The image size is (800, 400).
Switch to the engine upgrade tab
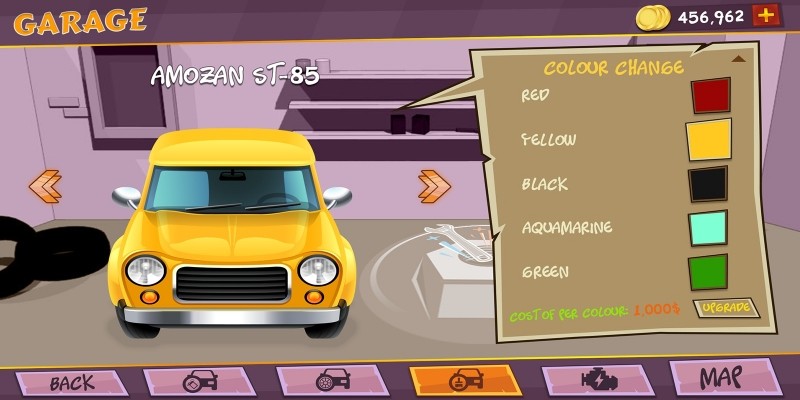(599, 381)
